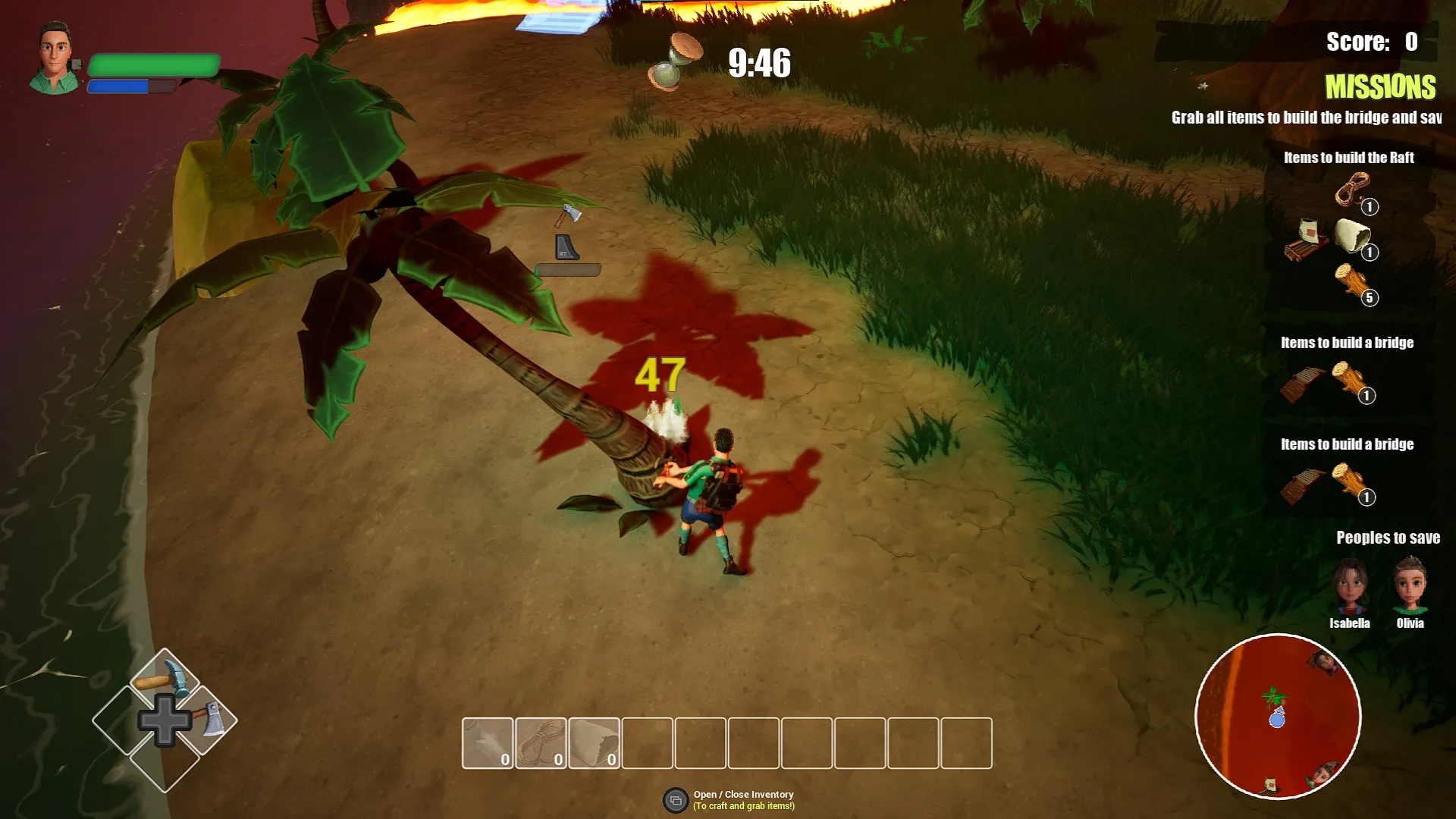Select the rope in the second inventory slot
Viewport: 1456px width, 819px height.
point(540,742)
